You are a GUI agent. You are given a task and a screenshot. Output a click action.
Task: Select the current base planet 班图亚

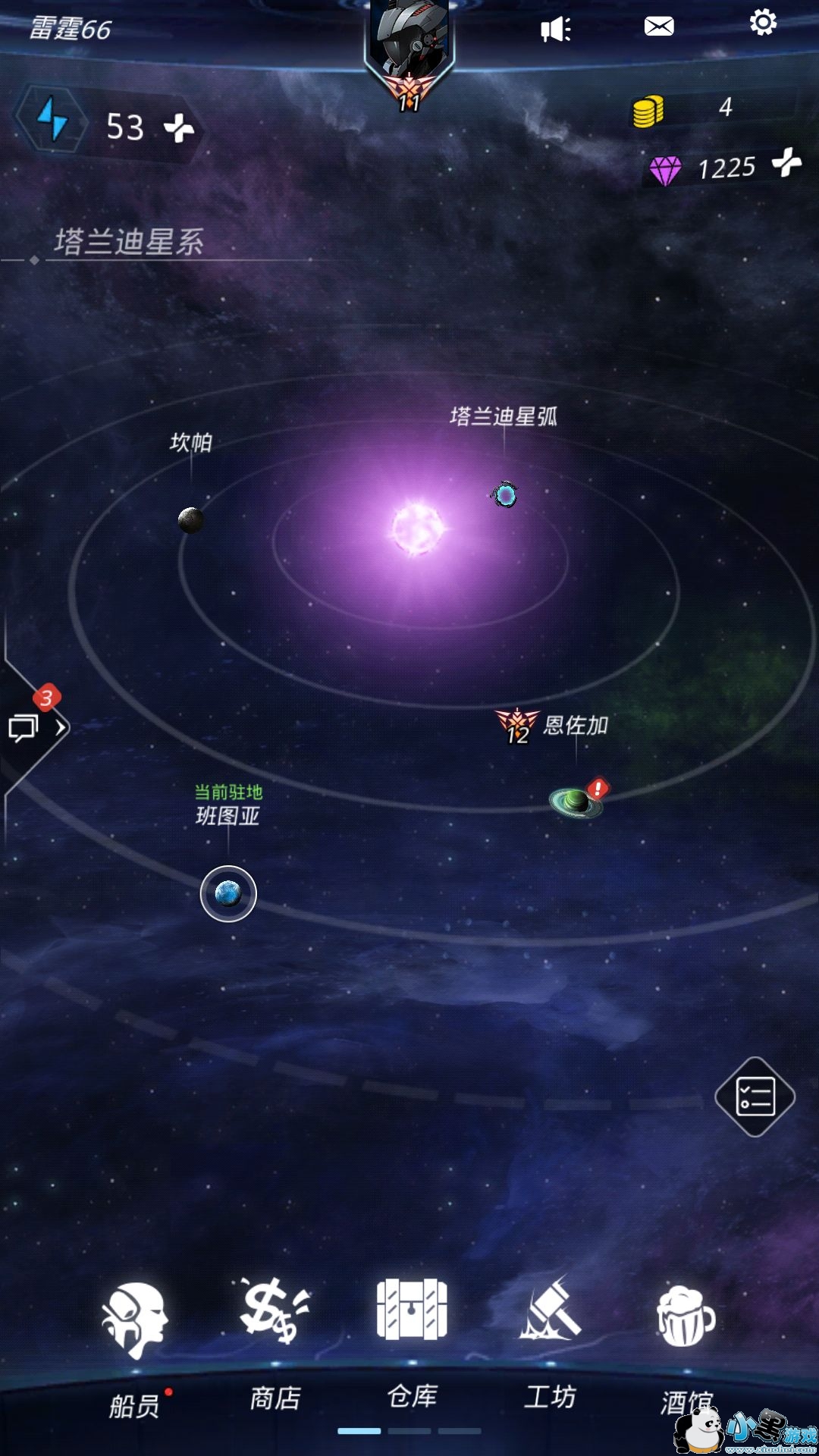coord(228,894)
